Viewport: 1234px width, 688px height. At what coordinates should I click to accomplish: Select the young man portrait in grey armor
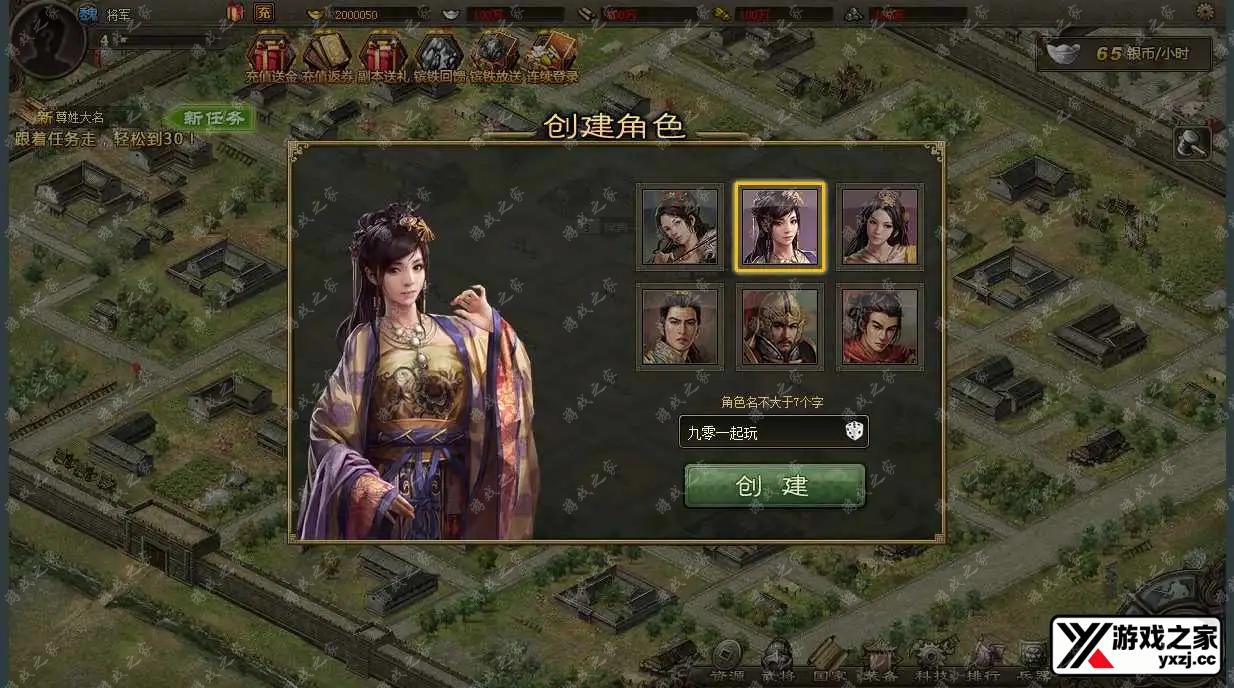pyautogui.click(x=680, y=327)
